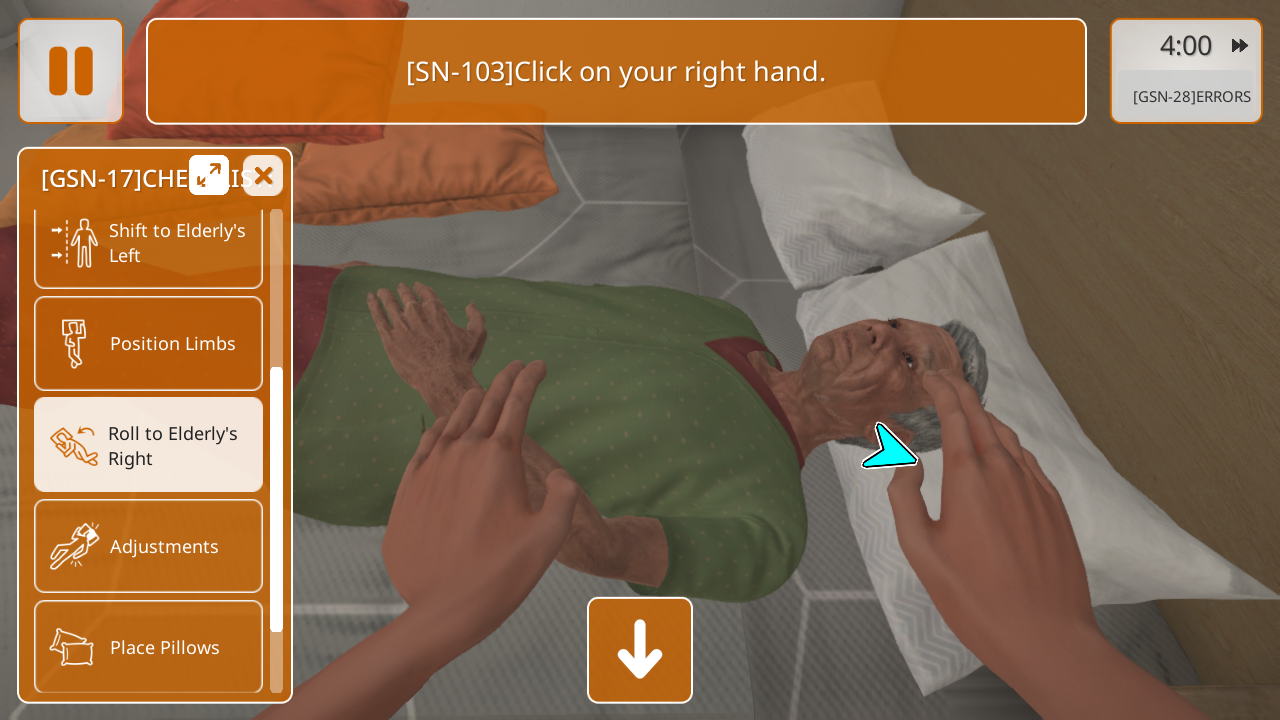Viewport: 1280px width, 720px height.
Task: Select the Adjustments checklist step
Action: coord(149,546)
